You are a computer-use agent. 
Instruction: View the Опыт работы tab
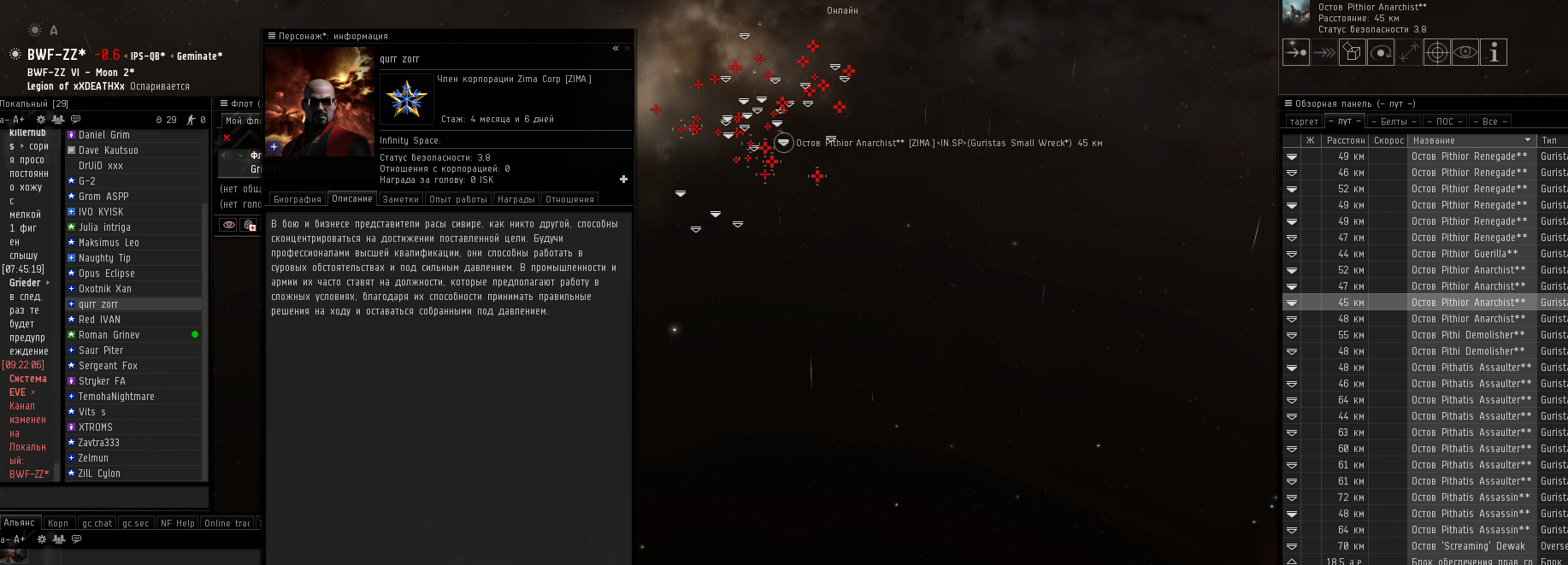point(458,199)
